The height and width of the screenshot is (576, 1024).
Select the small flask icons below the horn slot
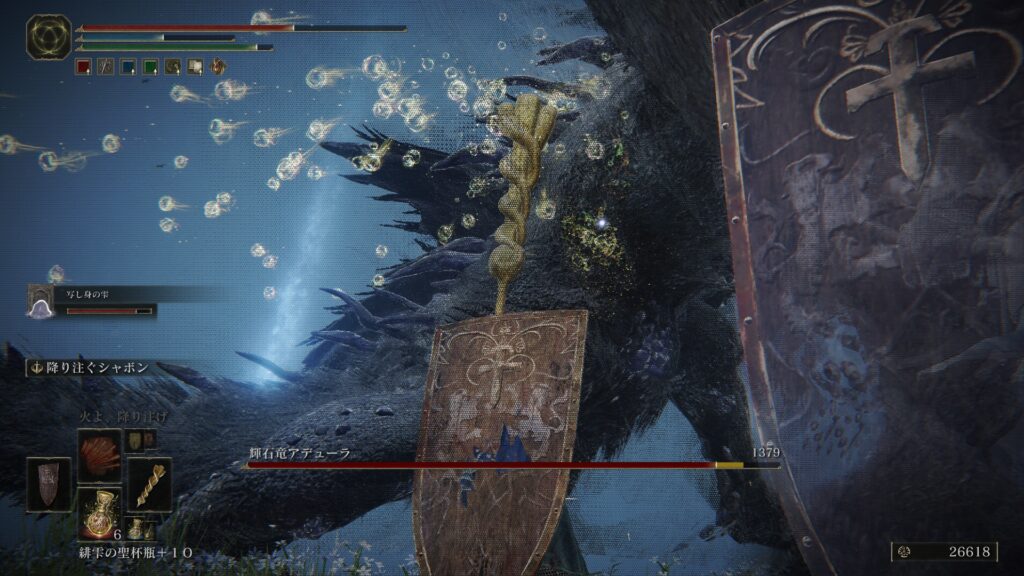141,532
